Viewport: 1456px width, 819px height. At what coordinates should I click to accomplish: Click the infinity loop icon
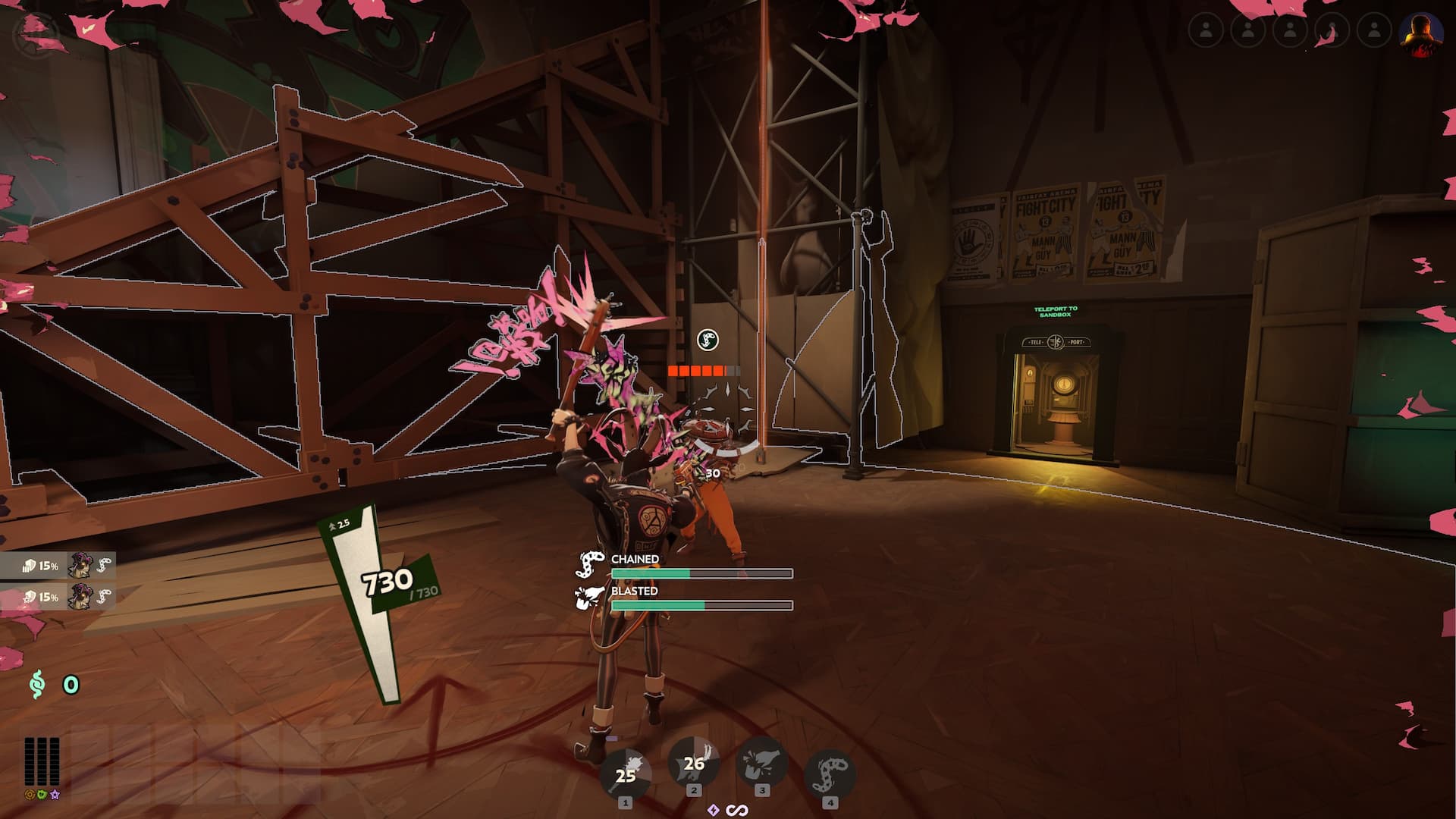pos(737,811)
